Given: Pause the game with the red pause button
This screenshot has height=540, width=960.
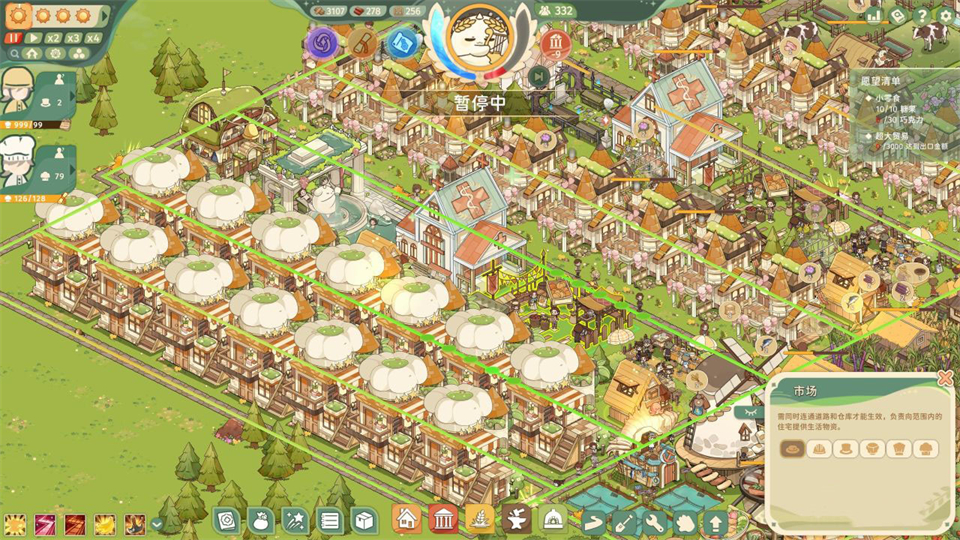Looking at the screenshot, I should pyautogui.click(x=15, y=38).
